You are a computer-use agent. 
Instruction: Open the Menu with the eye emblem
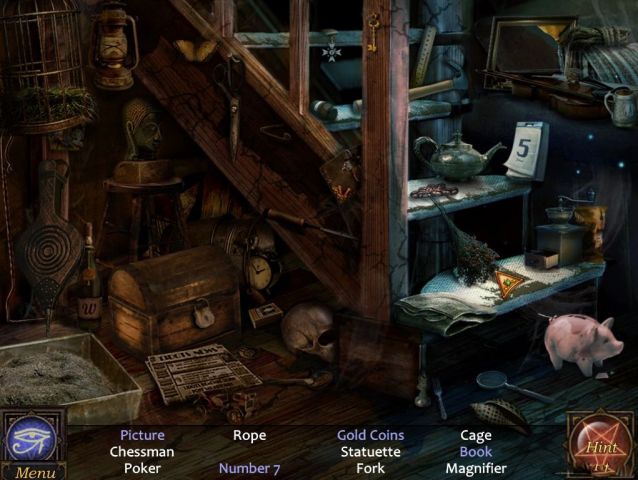pos(33,445)
